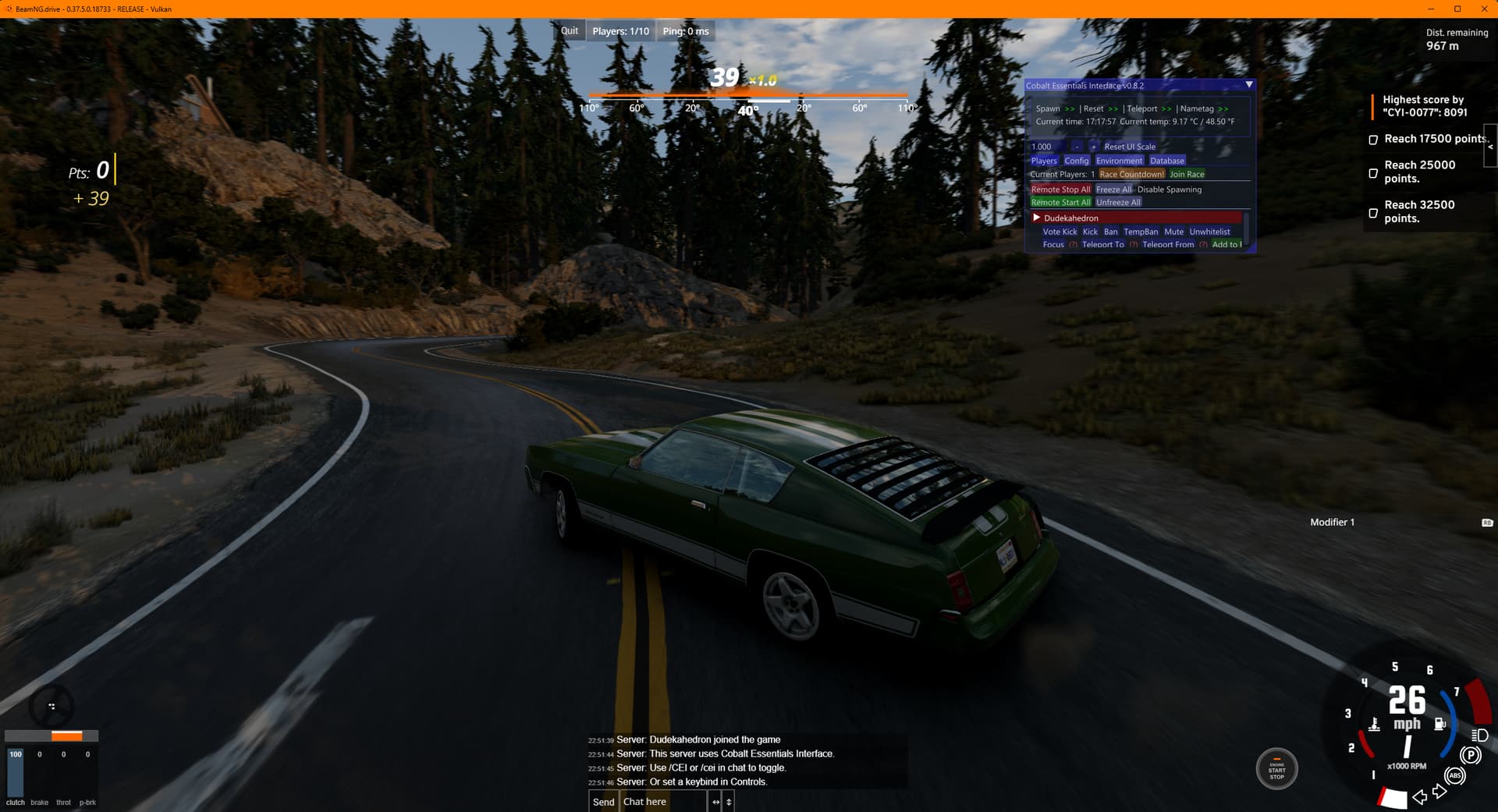The width and height of the screenshot is (1498, 812).
Task: Expand the Dudekahedron player entry
Action: (1037, 218)
